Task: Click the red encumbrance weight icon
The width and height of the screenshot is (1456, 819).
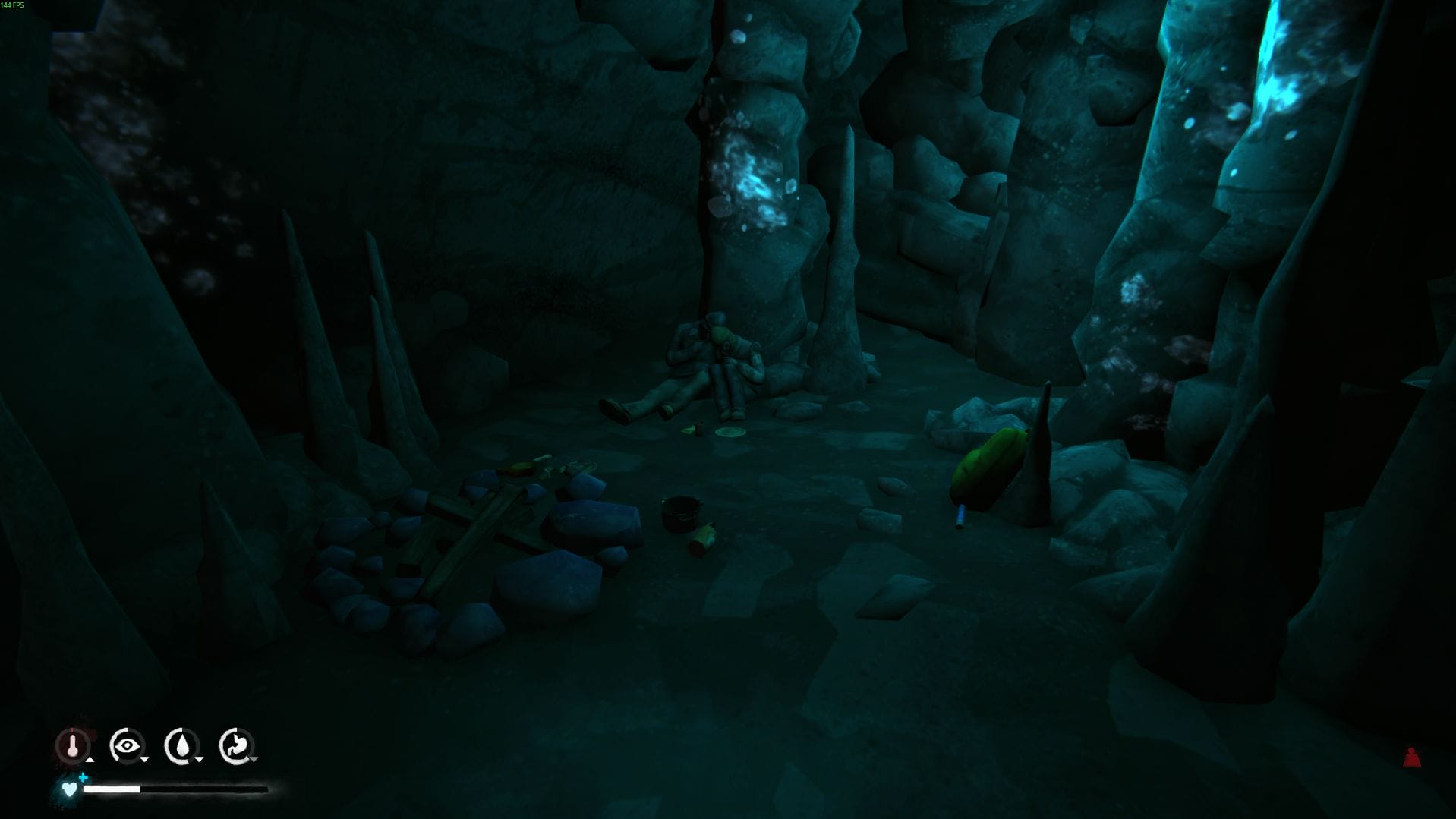Action: (1411, 758)
